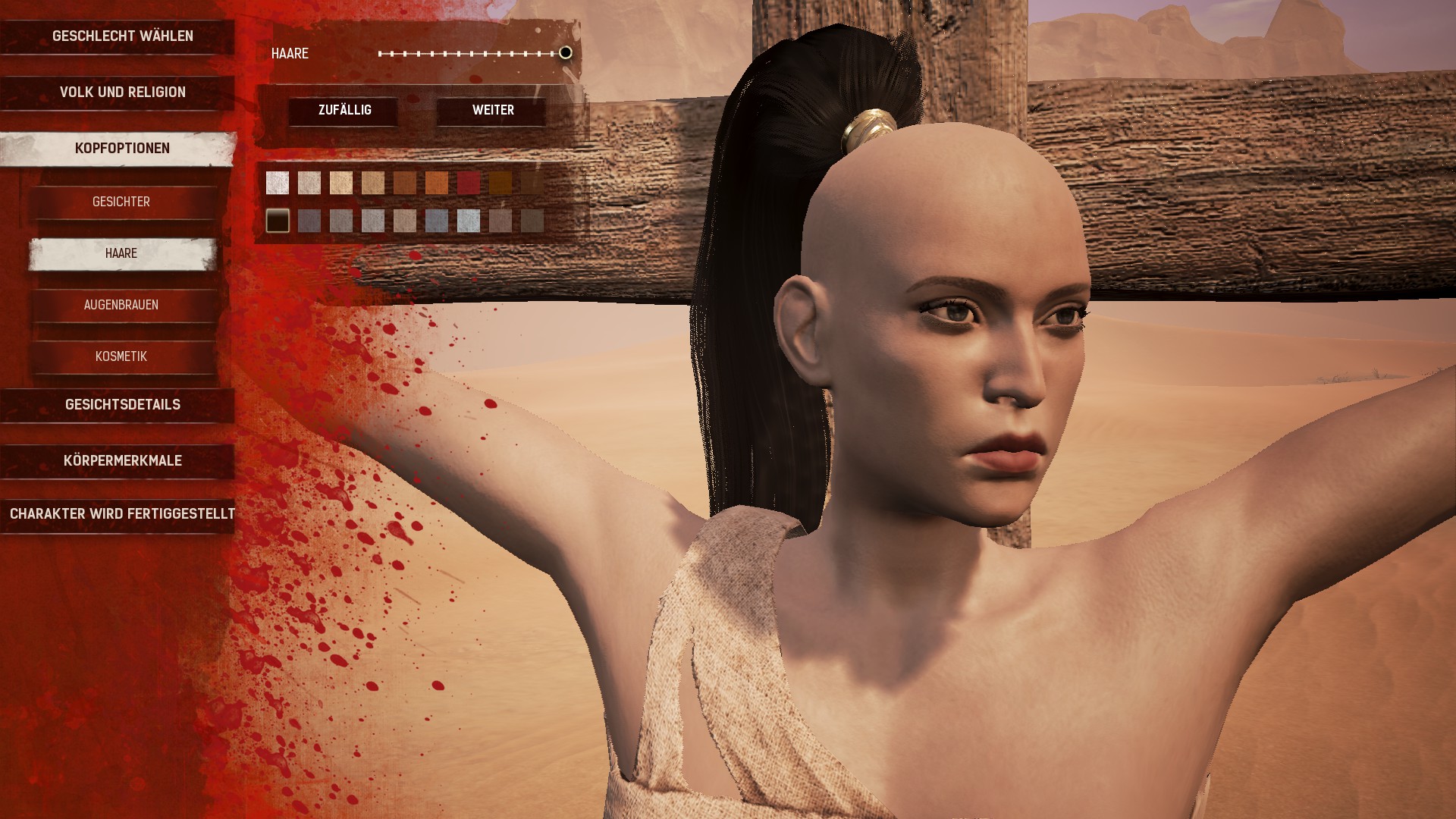The width and height of the screenshot is (1456, 819).
Task: Choose the Haare sub-option
Action: pos(121,253)
